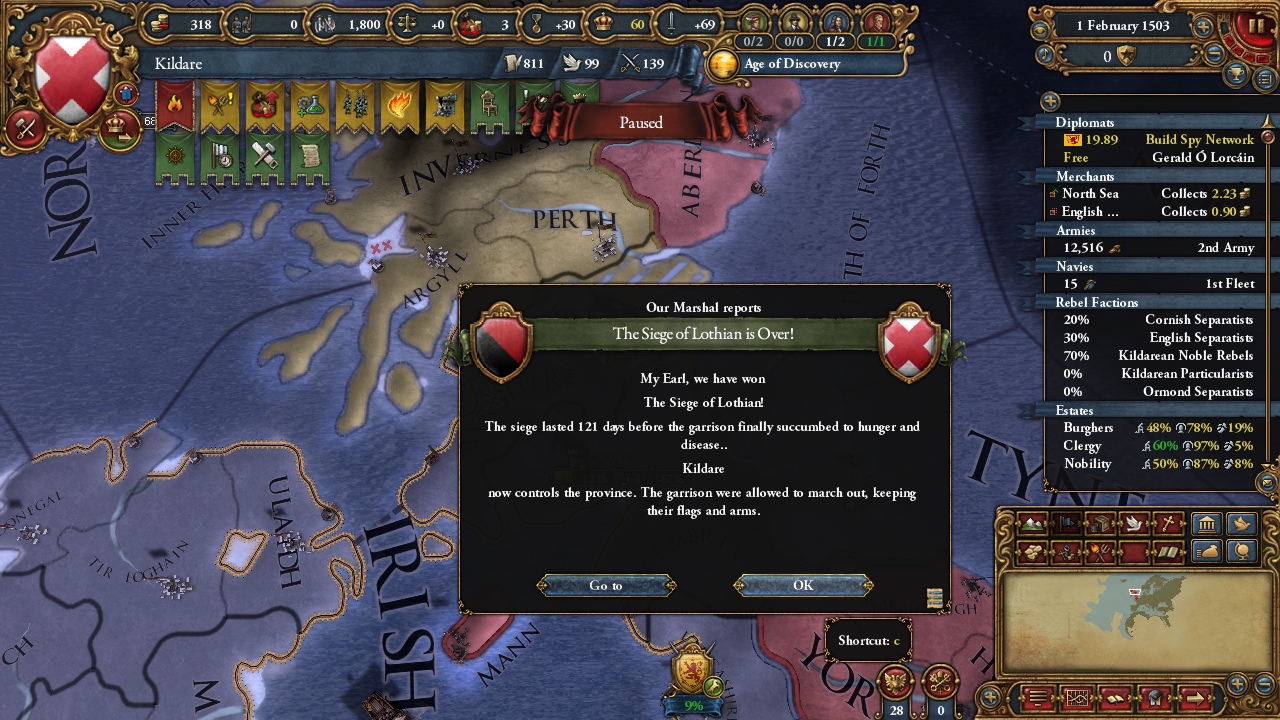The image size is (1280, 720).
Task: Open the Age of Discovery panel
Action: pyautogui.click(x=791, y=64)
